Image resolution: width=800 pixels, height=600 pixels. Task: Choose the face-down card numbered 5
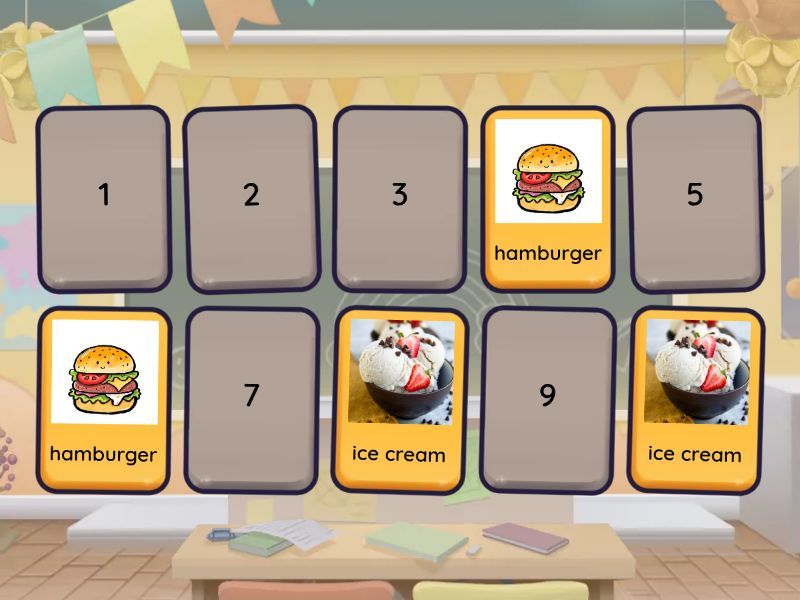click(695, 197)
